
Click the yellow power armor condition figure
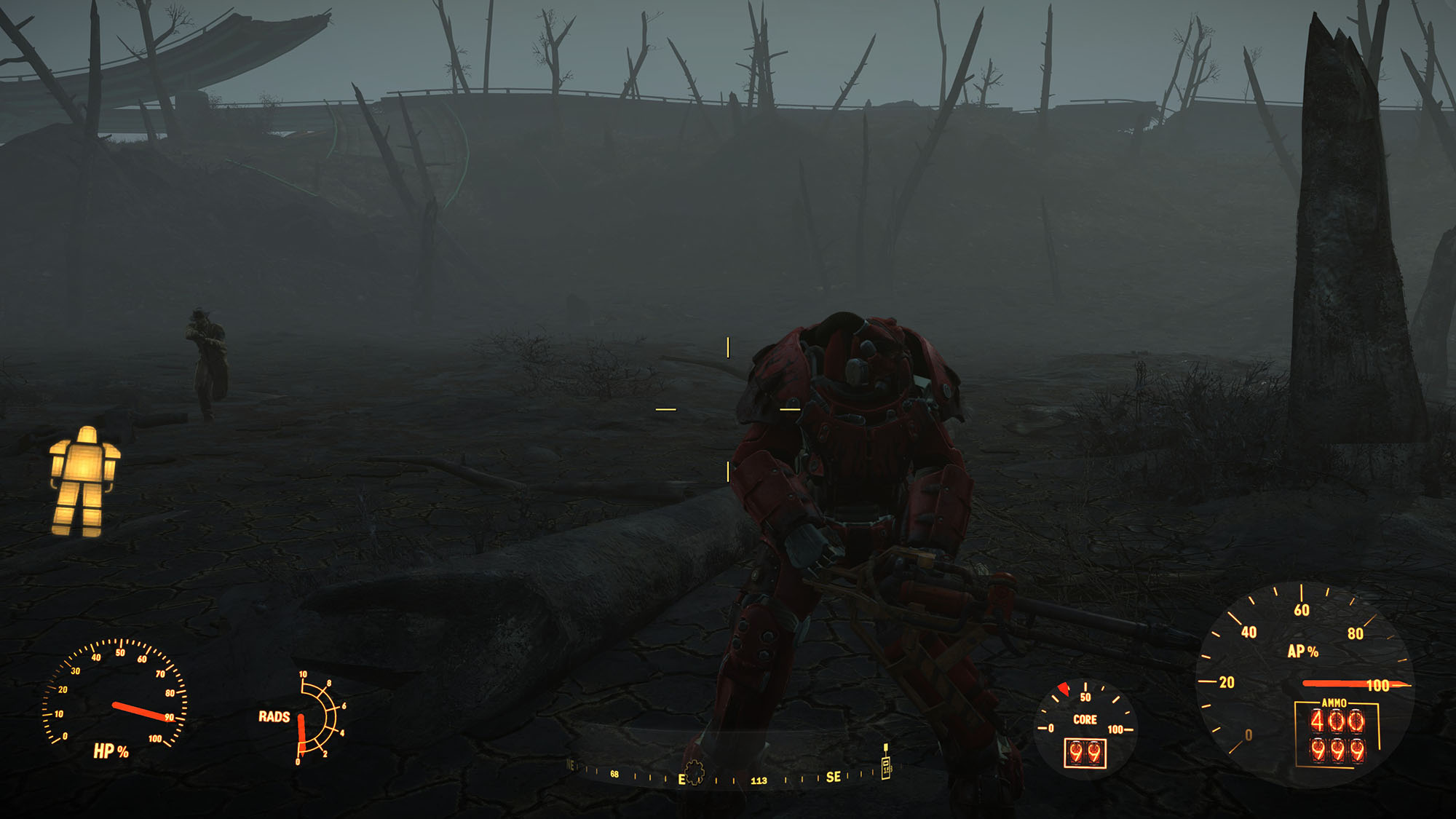pyautogui.click(x=84, y=481)
